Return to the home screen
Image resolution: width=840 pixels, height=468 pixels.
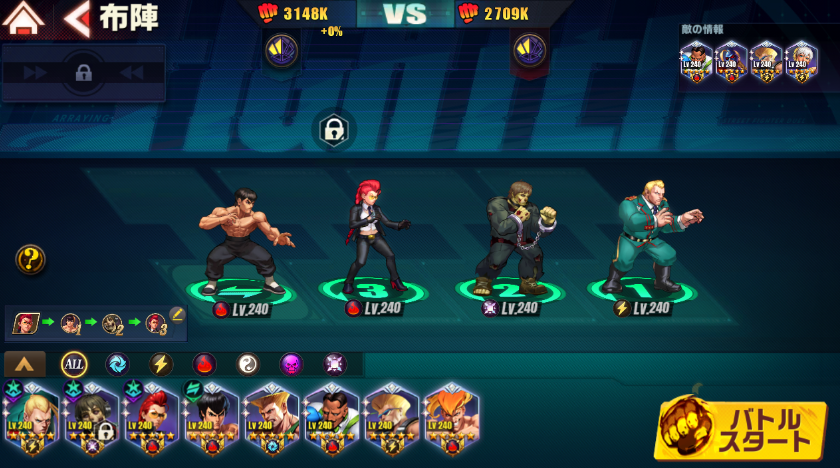[26, 17]
